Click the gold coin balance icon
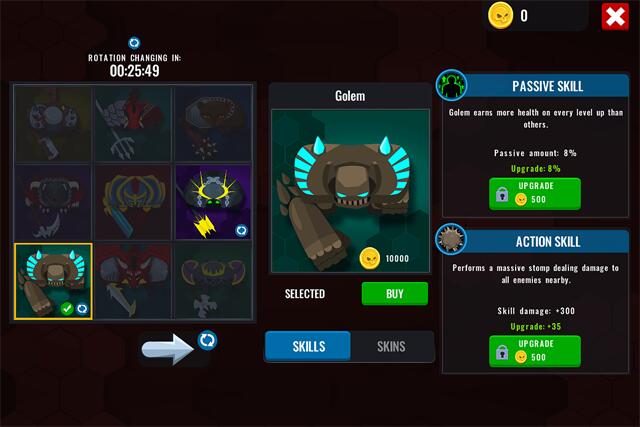 click(500, 15)
